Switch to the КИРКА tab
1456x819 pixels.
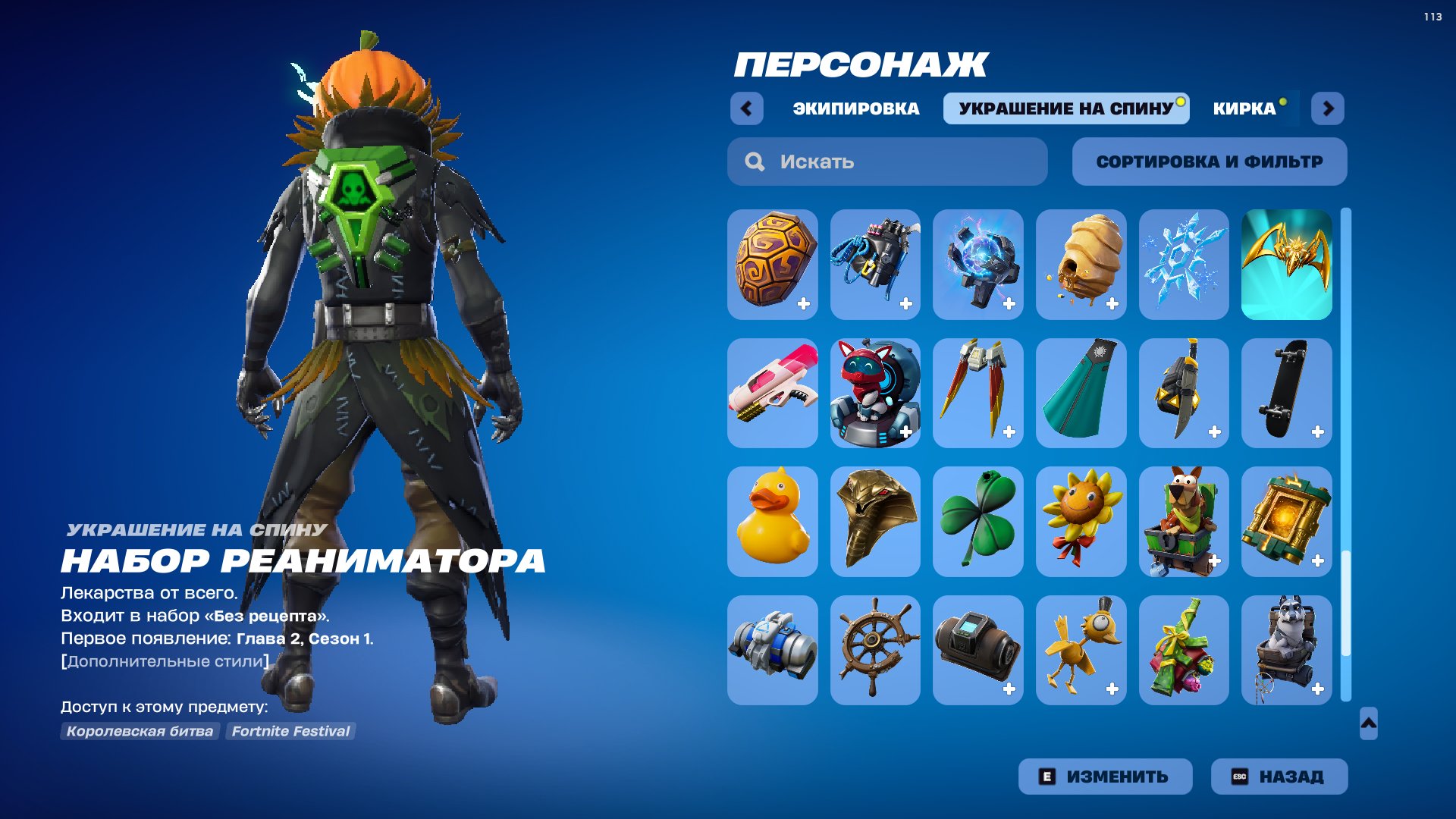click(x=1244, y=108)
